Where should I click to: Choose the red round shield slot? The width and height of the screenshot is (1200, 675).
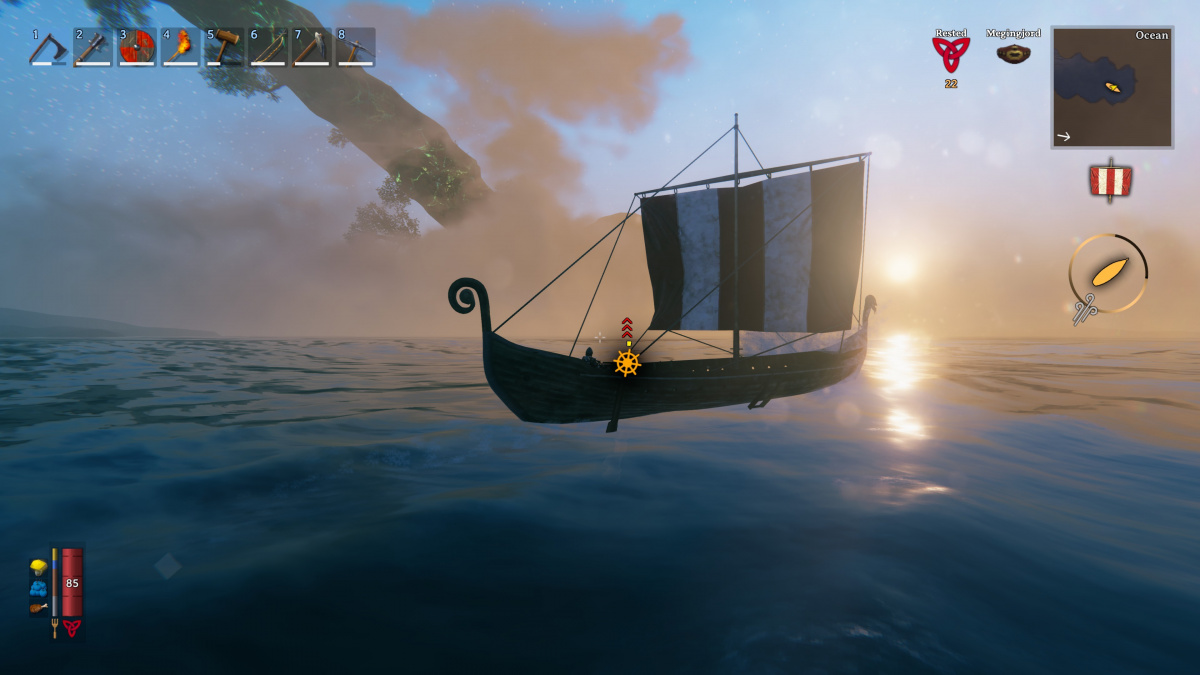point(137,47)
